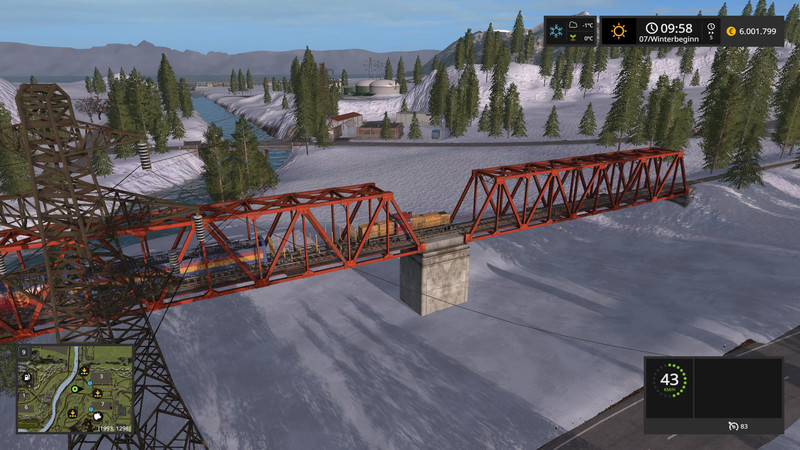This screenshot has width=800, height=450.
Task: Click the gold coin money icon
Action: 731,32
